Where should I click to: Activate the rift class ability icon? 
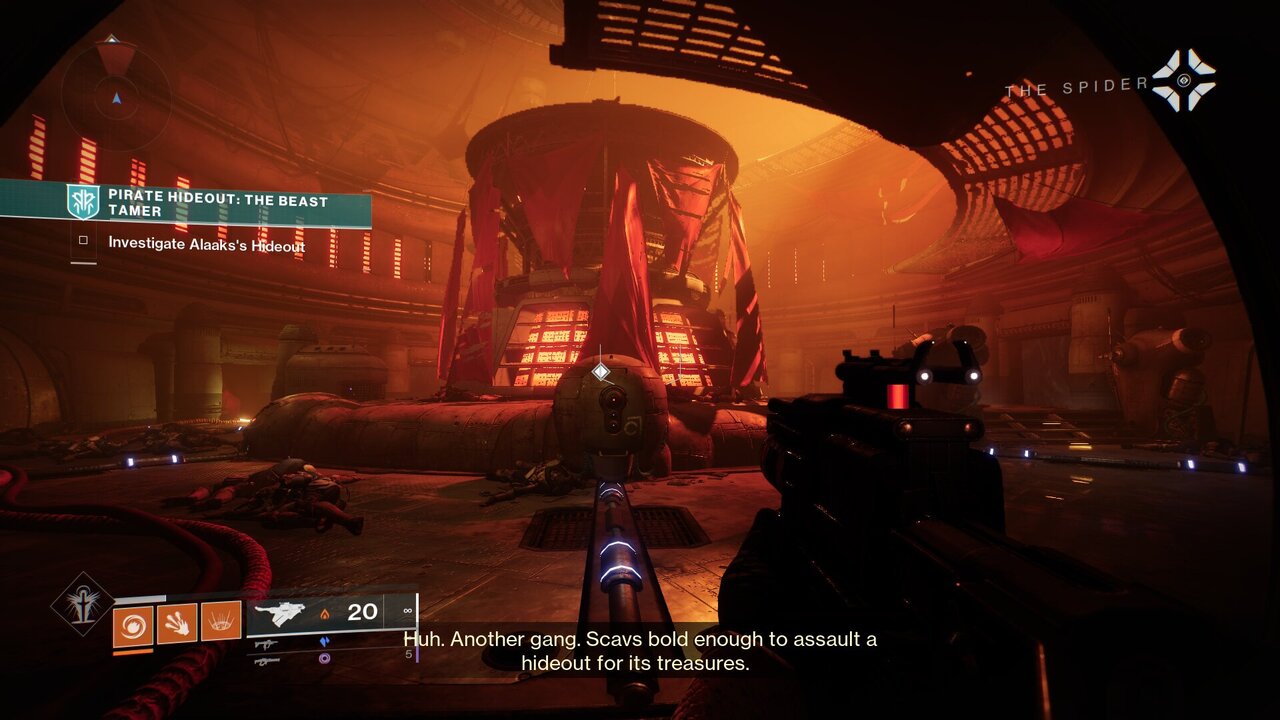coord(221,622)
